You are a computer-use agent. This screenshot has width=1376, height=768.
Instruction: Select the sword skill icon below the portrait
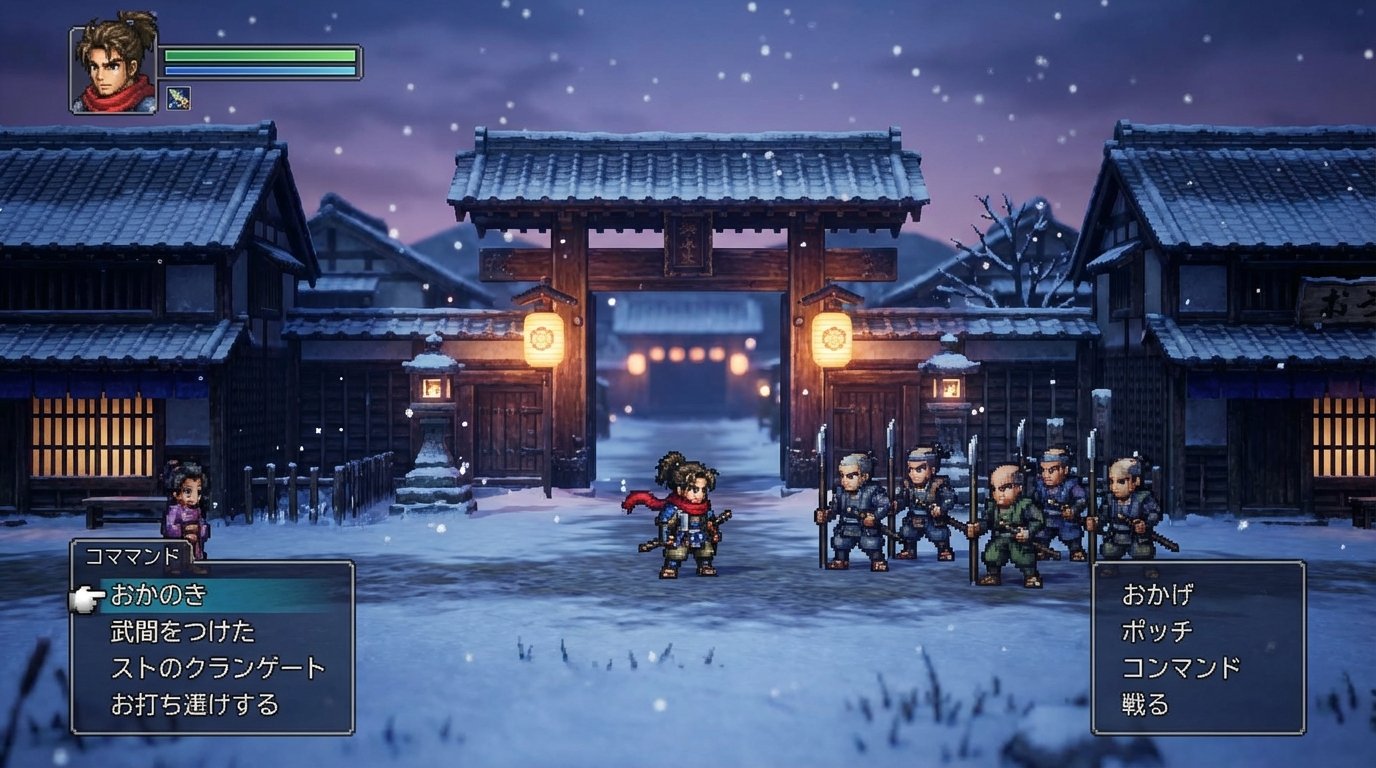coord(179,98)
